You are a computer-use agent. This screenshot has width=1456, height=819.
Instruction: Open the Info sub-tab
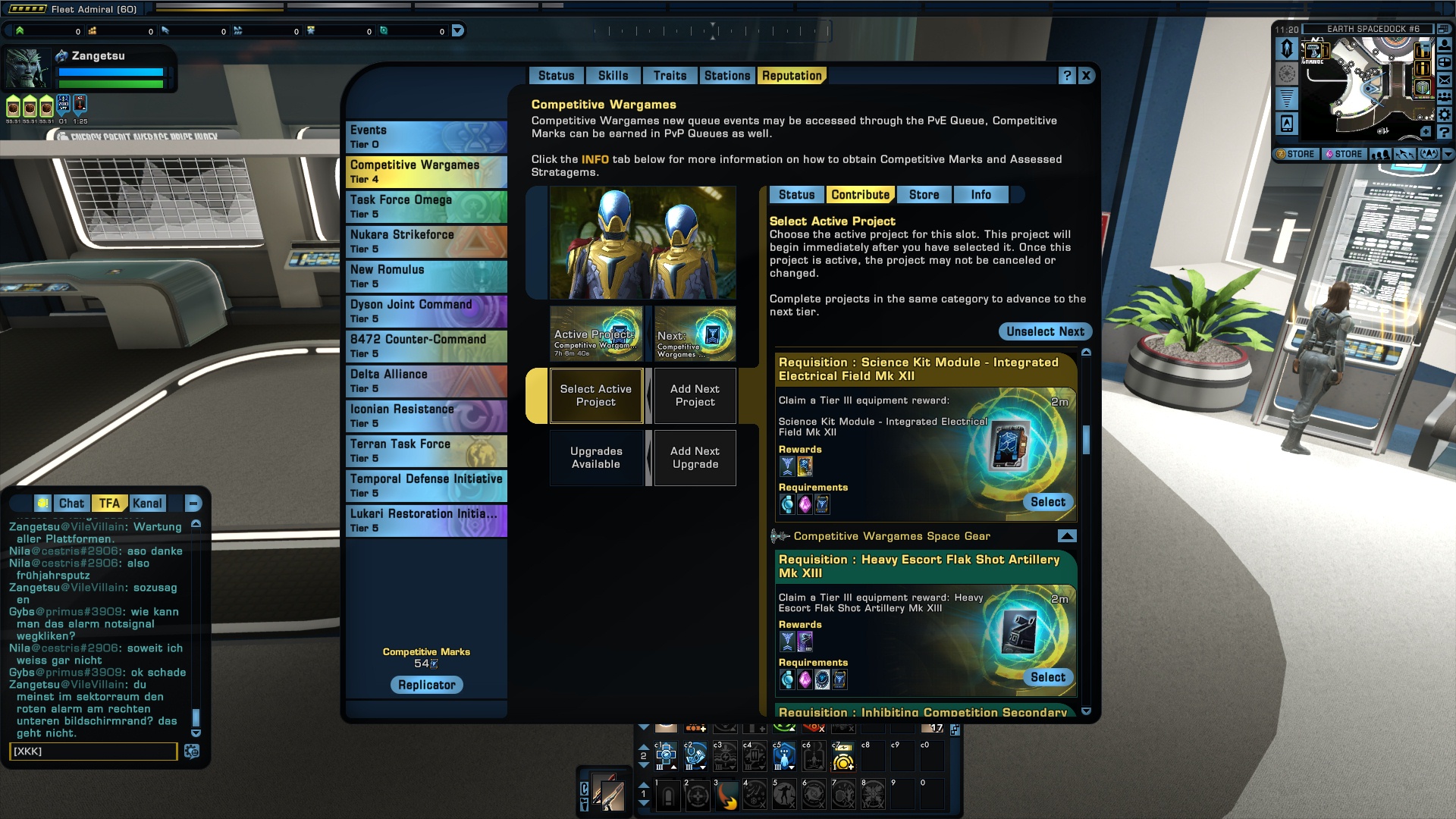981,195
